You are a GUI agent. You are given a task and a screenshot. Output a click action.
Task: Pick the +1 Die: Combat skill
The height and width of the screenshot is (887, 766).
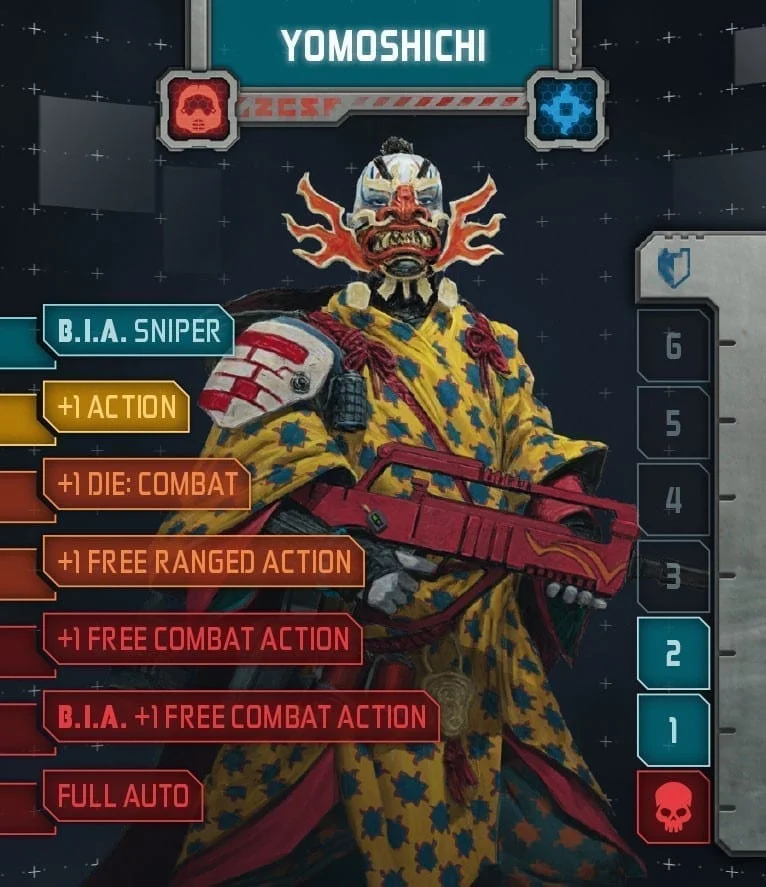(x=147, y=485)
